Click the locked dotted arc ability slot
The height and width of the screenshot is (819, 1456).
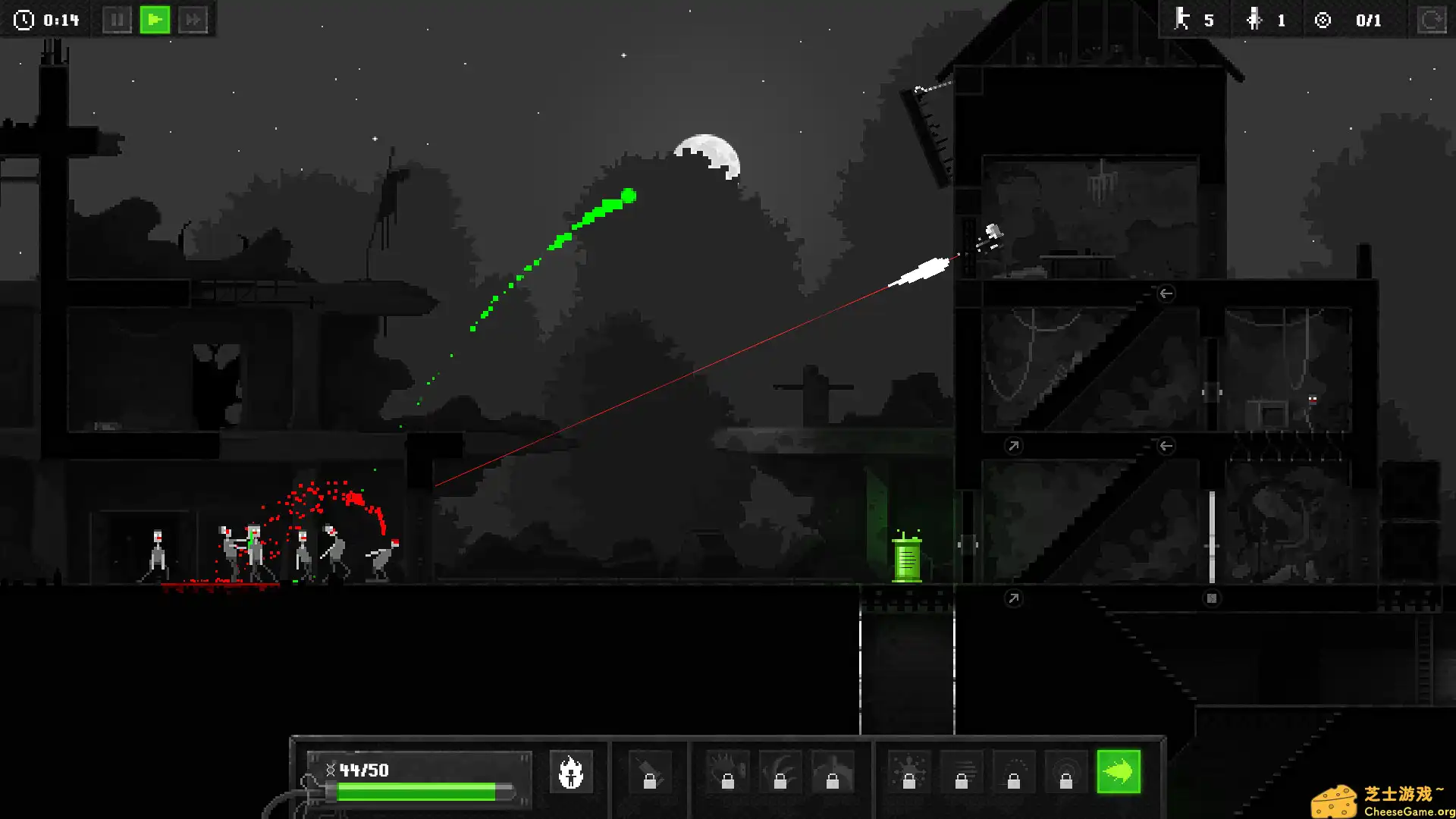[x=1014, y=772]
